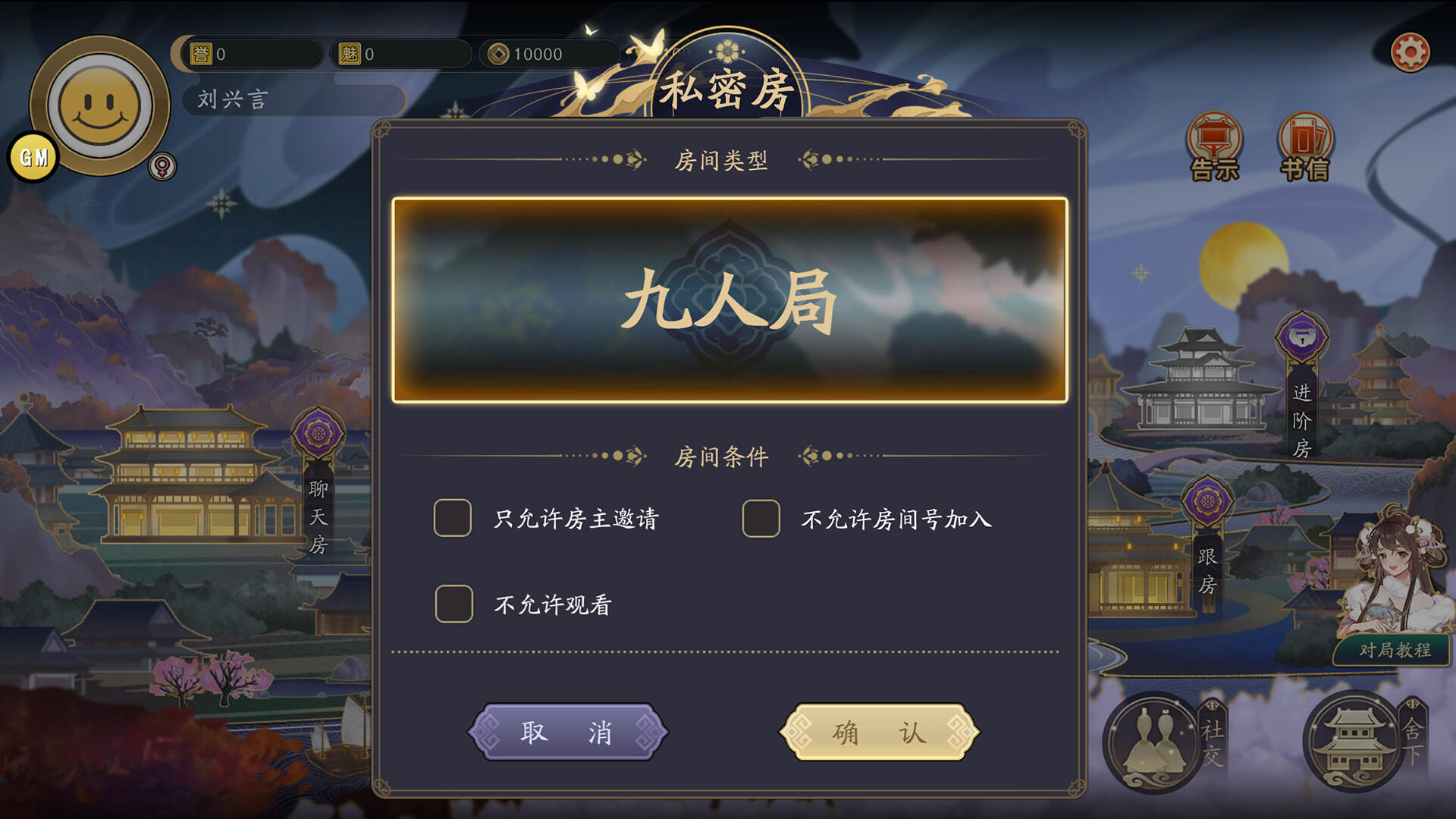
Task: Open 对局教程 match tutorial
Action: click(x=1398, y=648)
